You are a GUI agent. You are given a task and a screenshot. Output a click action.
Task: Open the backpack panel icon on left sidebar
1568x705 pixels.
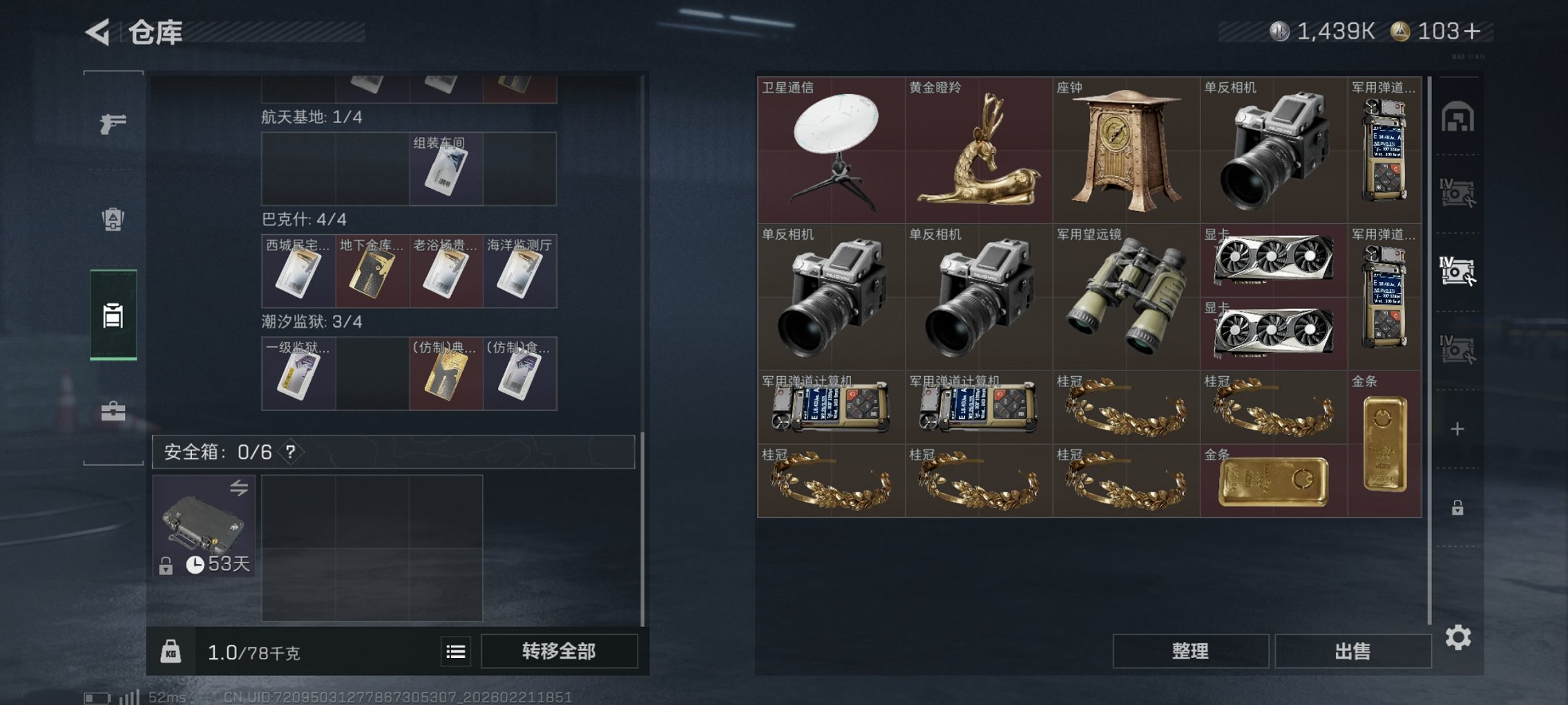pos(113,218)
